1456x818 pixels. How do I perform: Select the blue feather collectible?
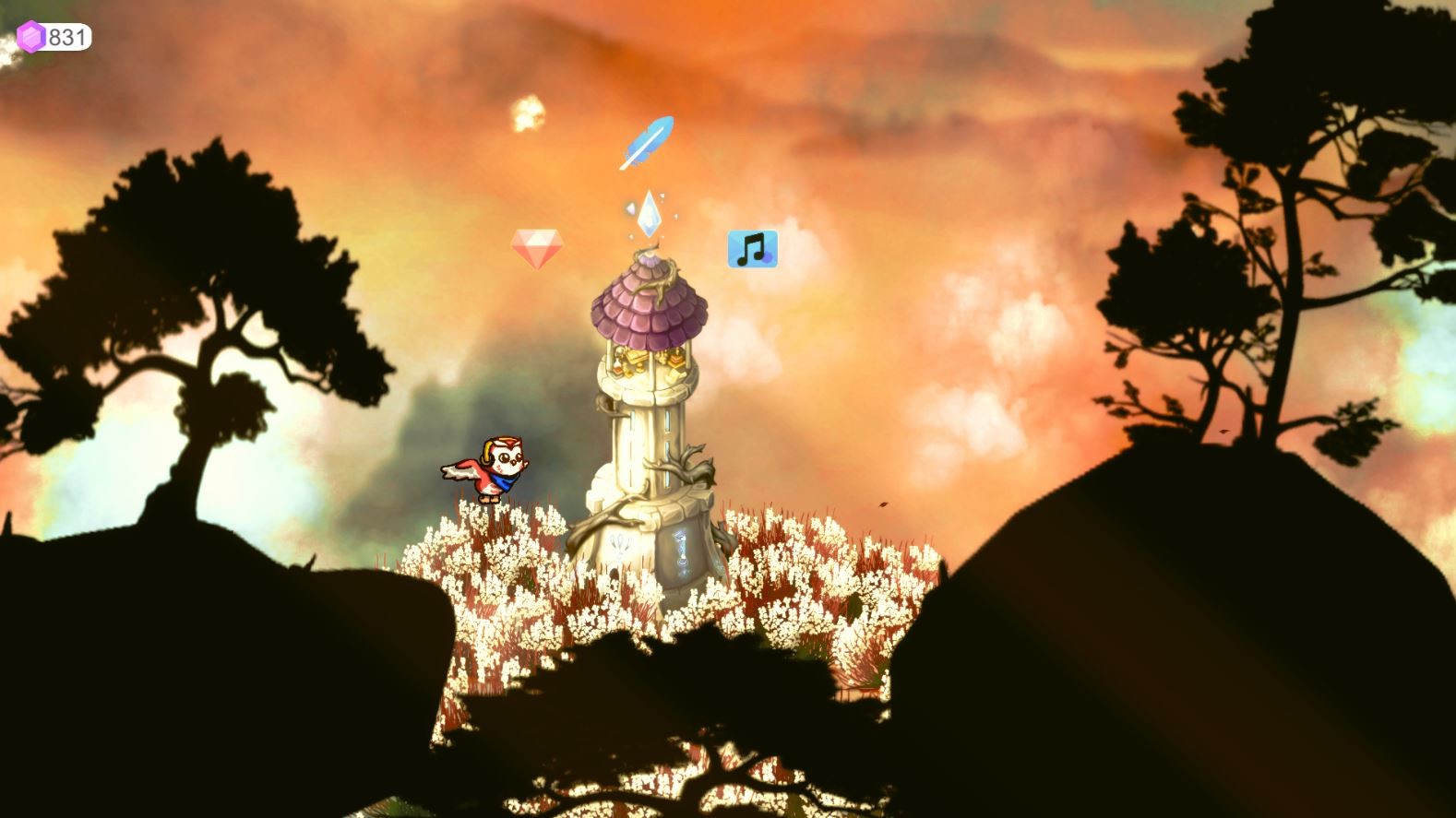[x=649, y=143]
